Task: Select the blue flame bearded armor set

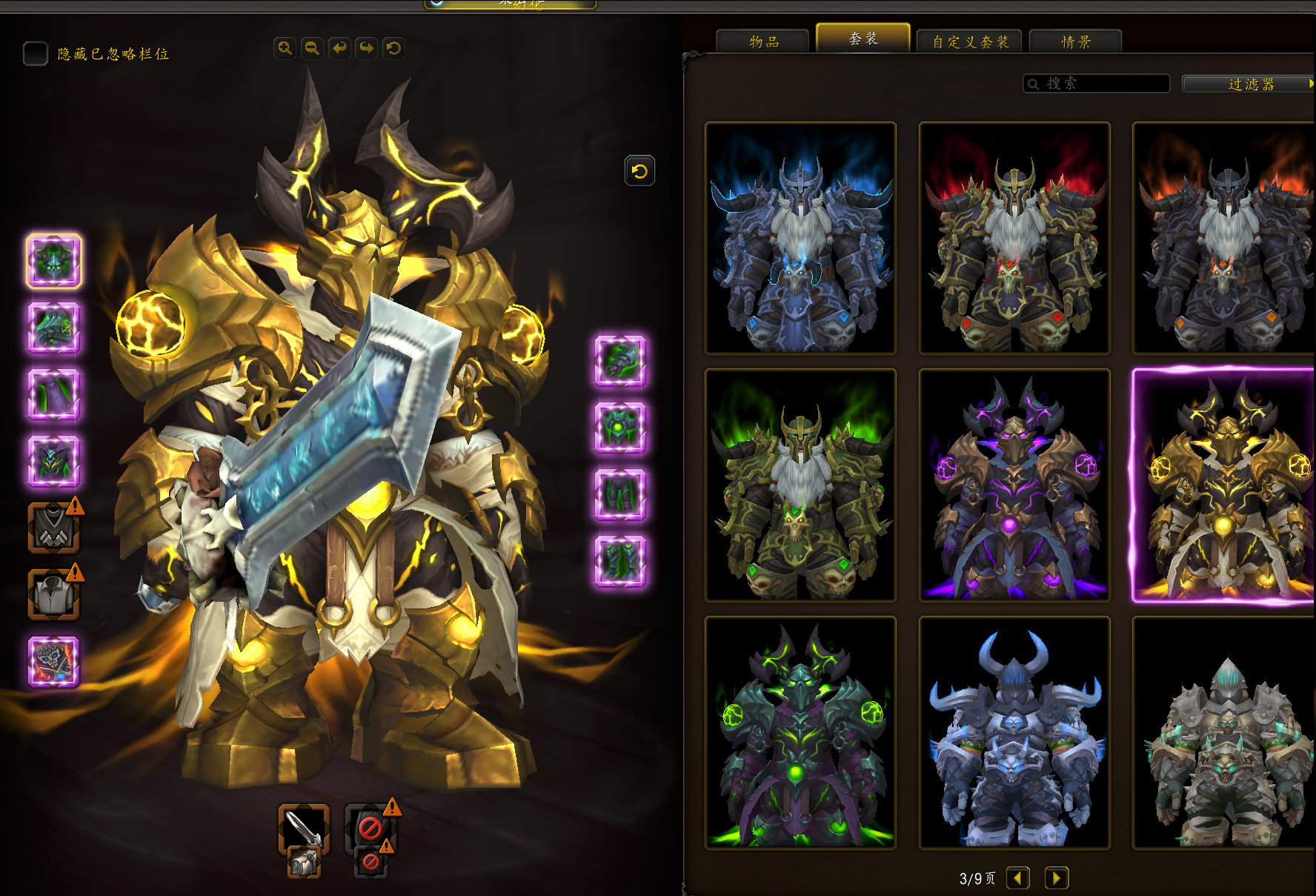Action: (800, 238)
